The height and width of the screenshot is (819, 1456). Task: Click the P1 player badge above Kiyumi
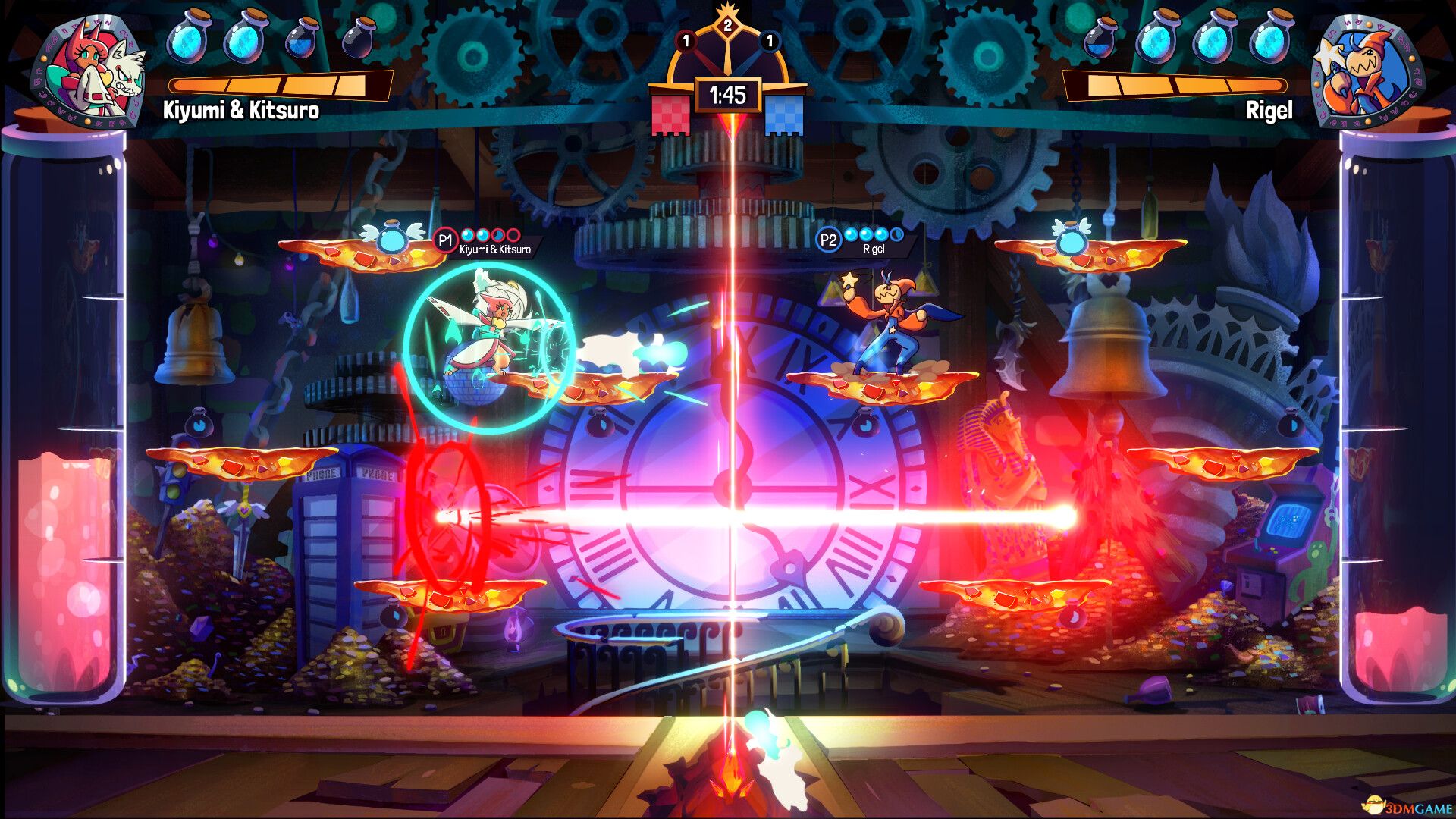click(444, 240)
